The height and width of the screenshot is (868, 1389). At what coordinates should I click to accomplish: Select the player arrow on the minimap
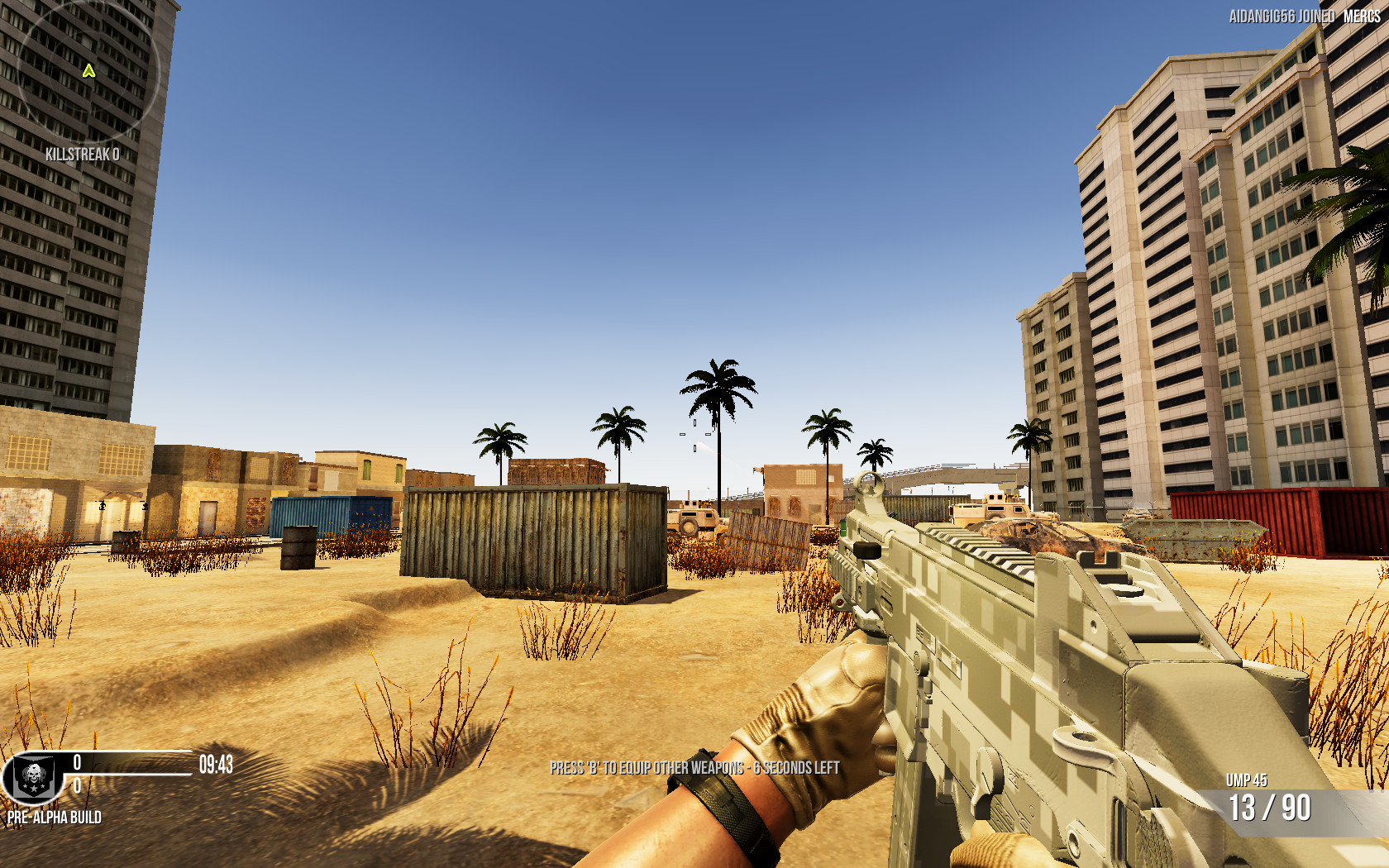[x=89, y=70]
